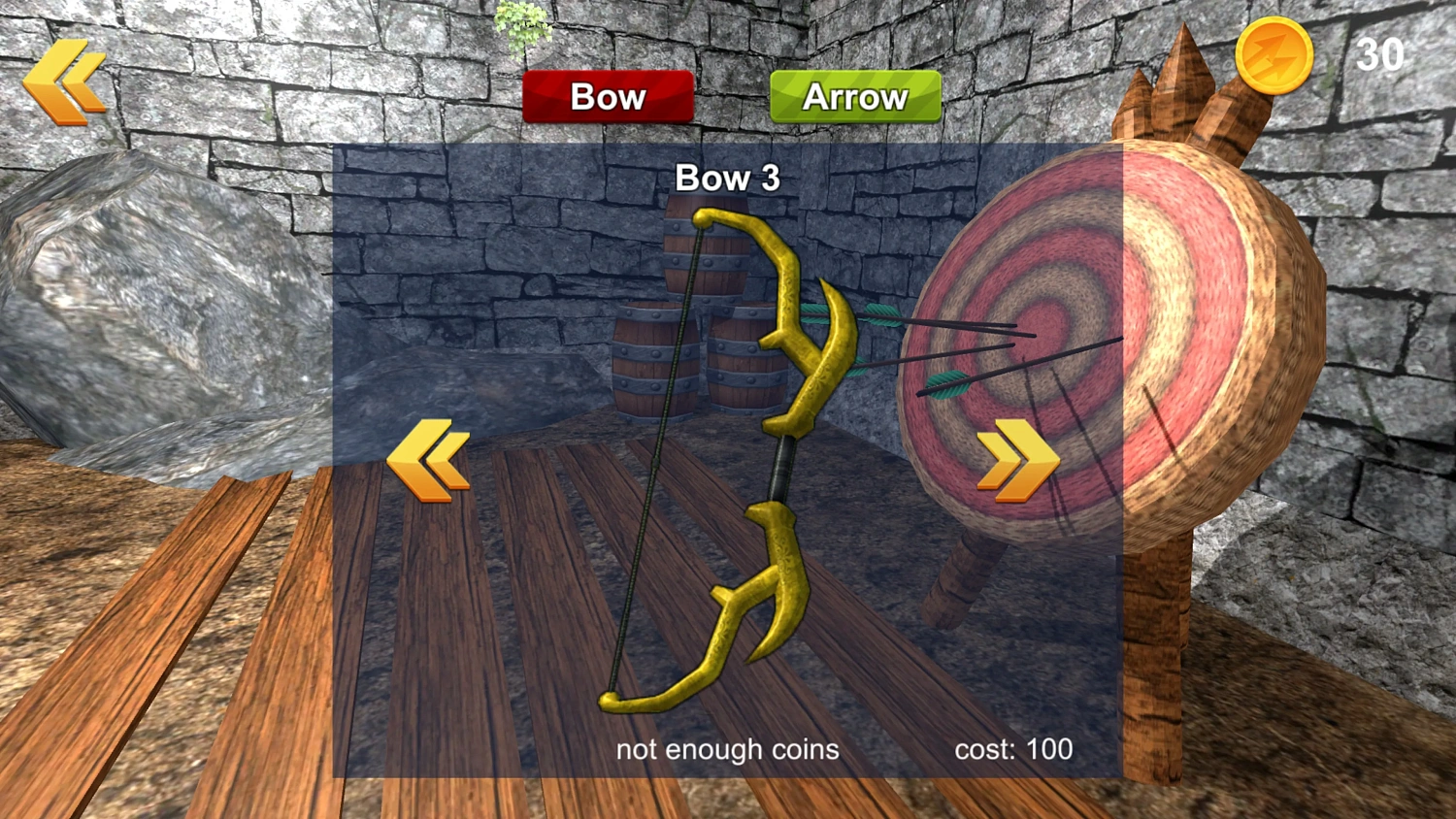Viewport: 1456px width, 819px height.
Task: Click the not enough coins message
Action: (729, 748)
